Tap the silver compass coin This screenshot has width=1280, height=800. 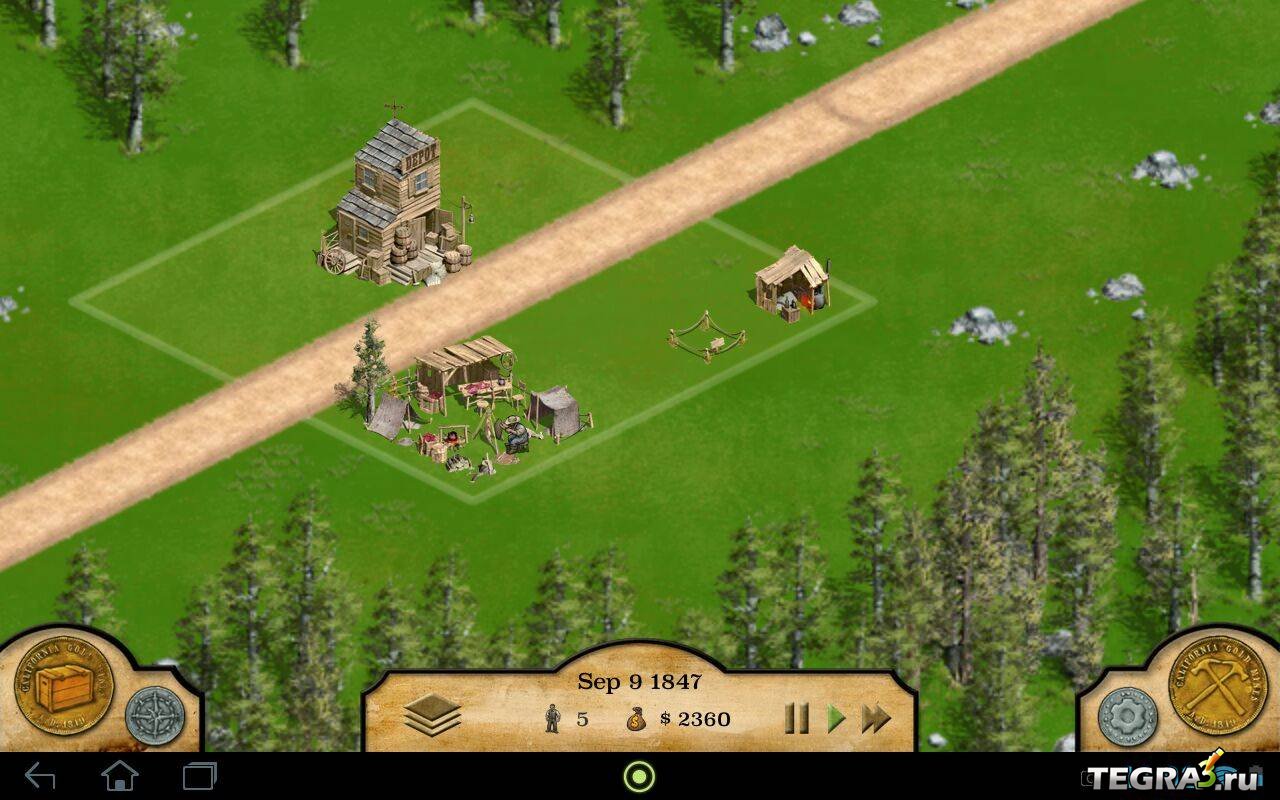click(x=155, y=715)
